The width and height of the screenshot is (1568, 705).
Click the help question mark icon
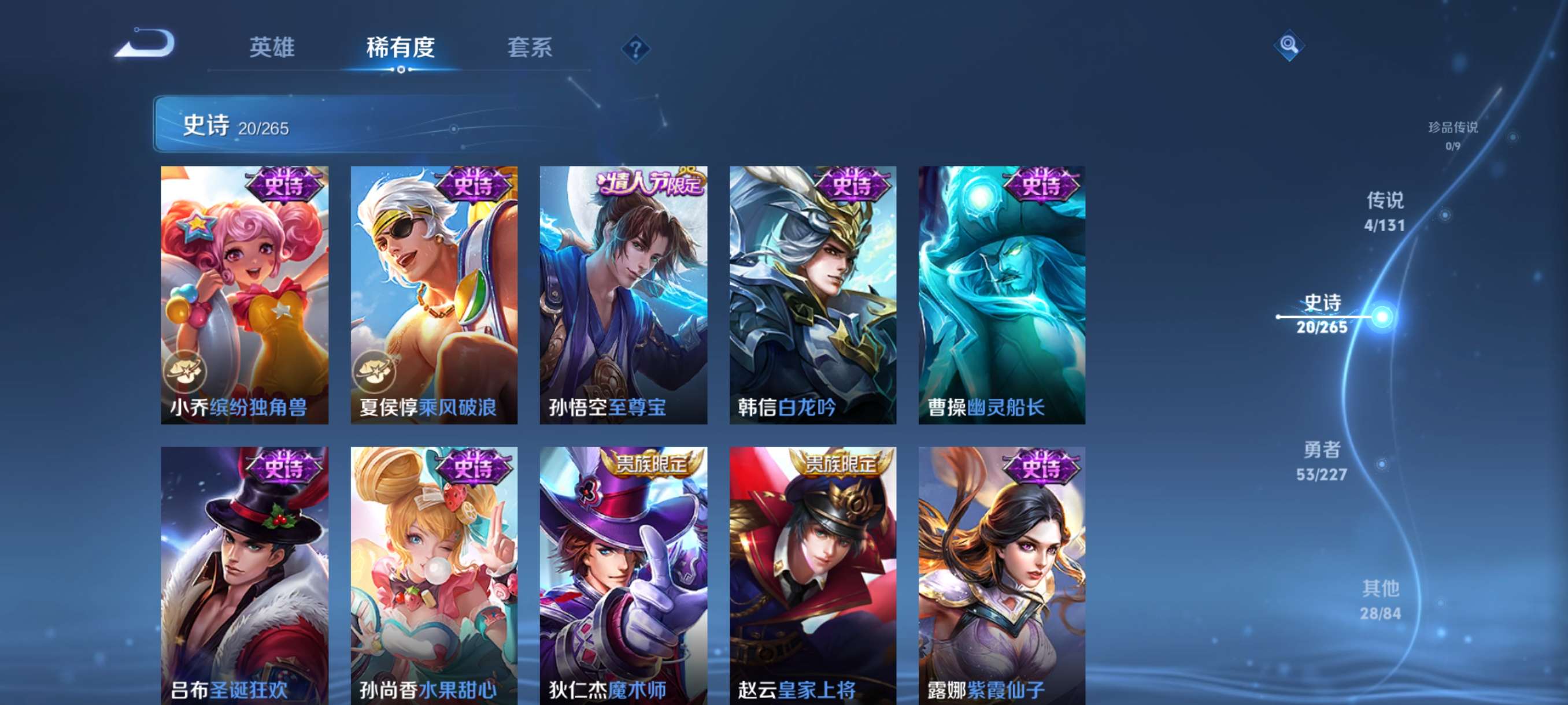[x=635, y=51]
